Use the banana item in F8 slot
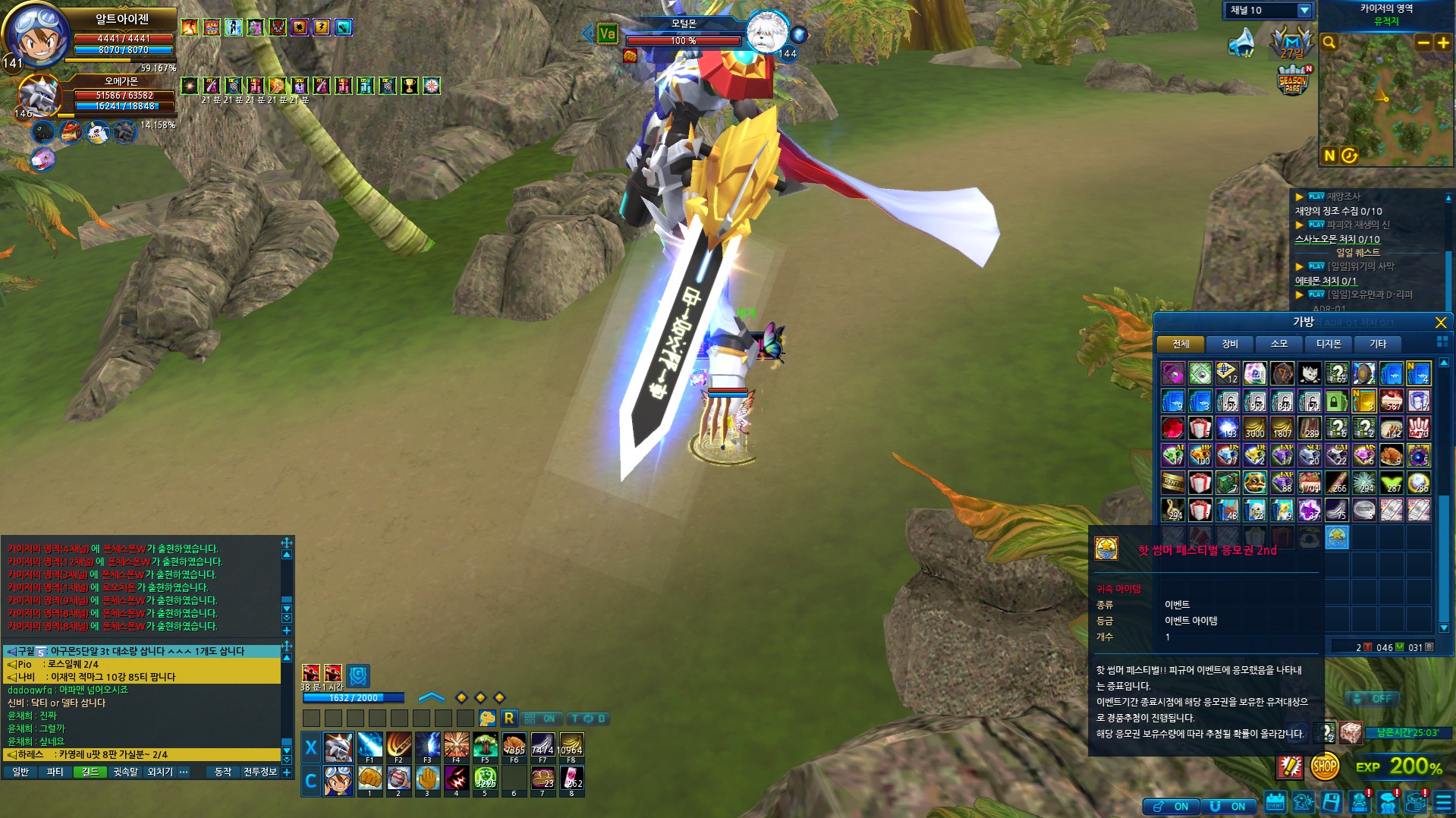 tap(571, 747)
